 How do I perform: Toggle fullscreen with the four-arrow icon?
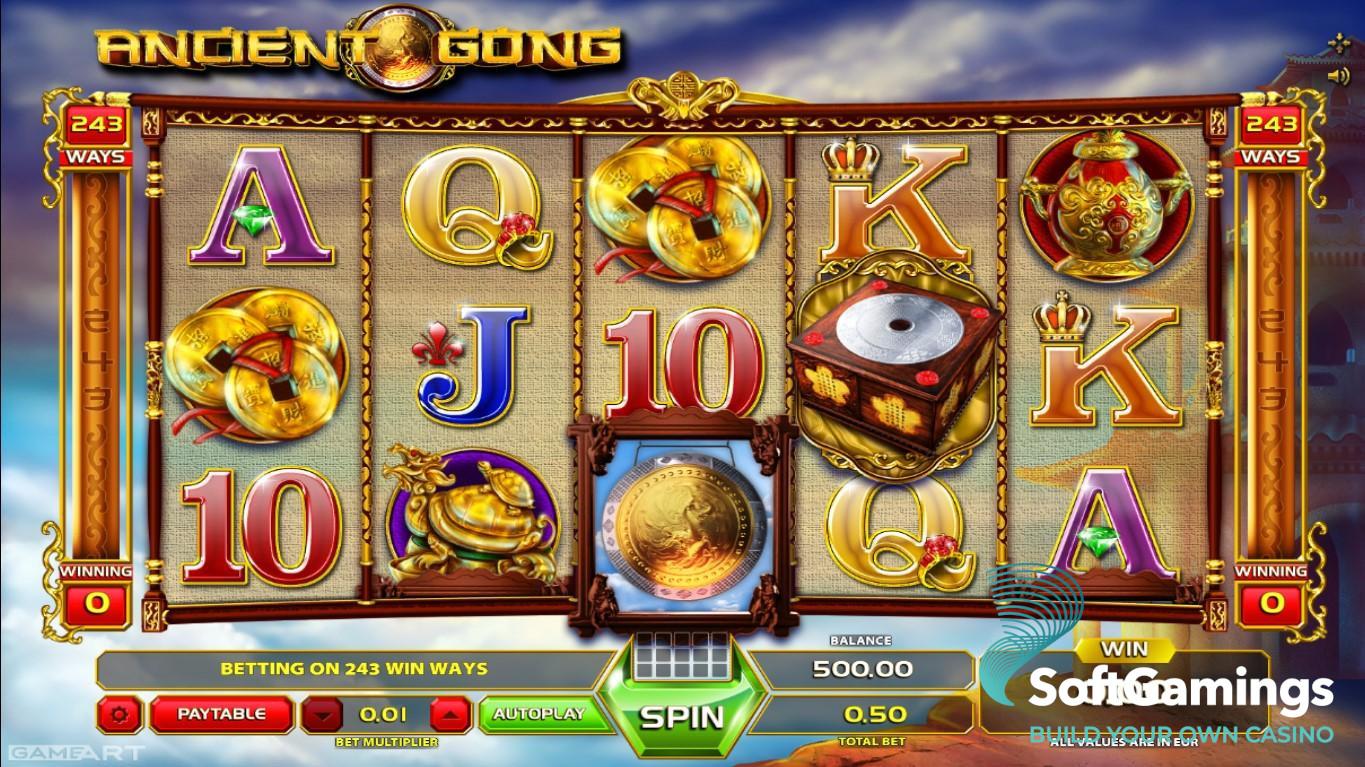click(1339, 43)
